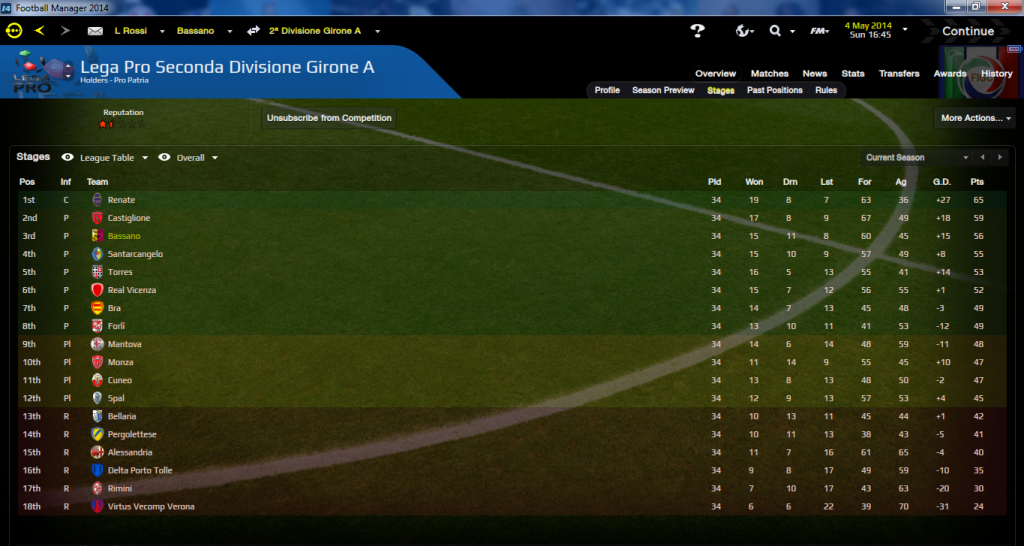Select Renate in the league table

(x=121, y=200)
